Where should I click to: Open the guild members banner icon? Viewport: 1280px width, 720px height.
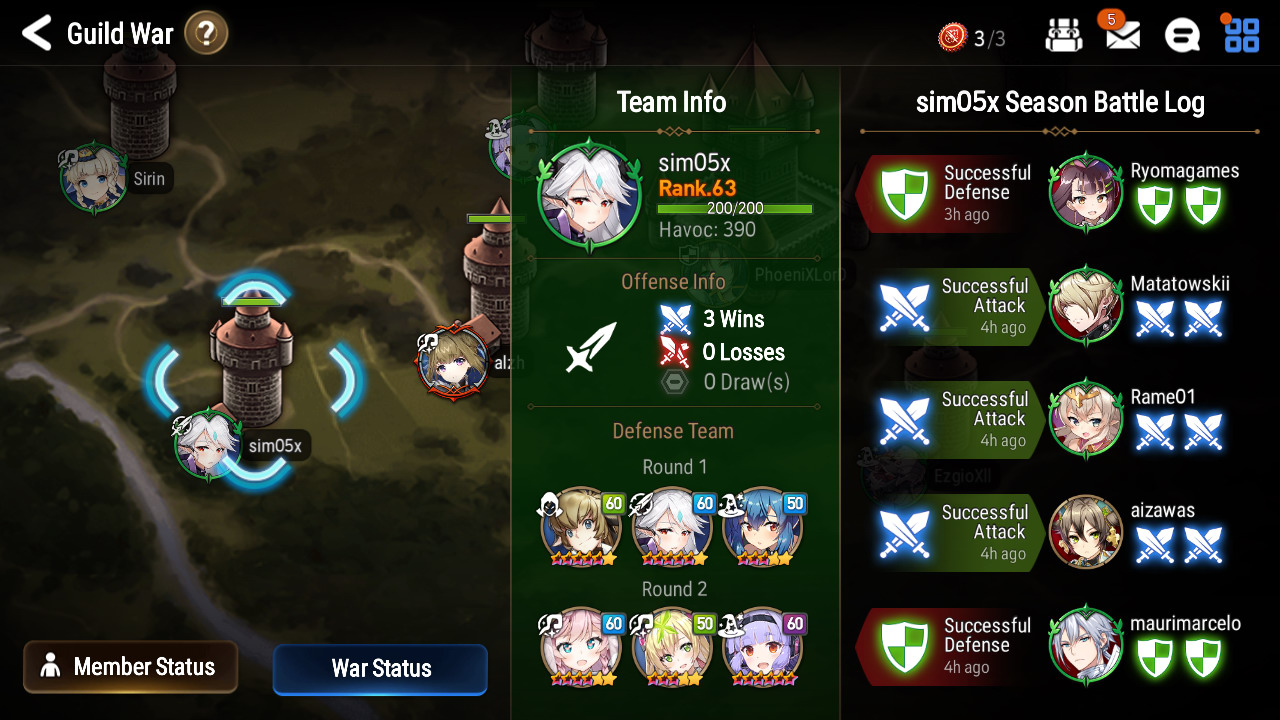1064,36
